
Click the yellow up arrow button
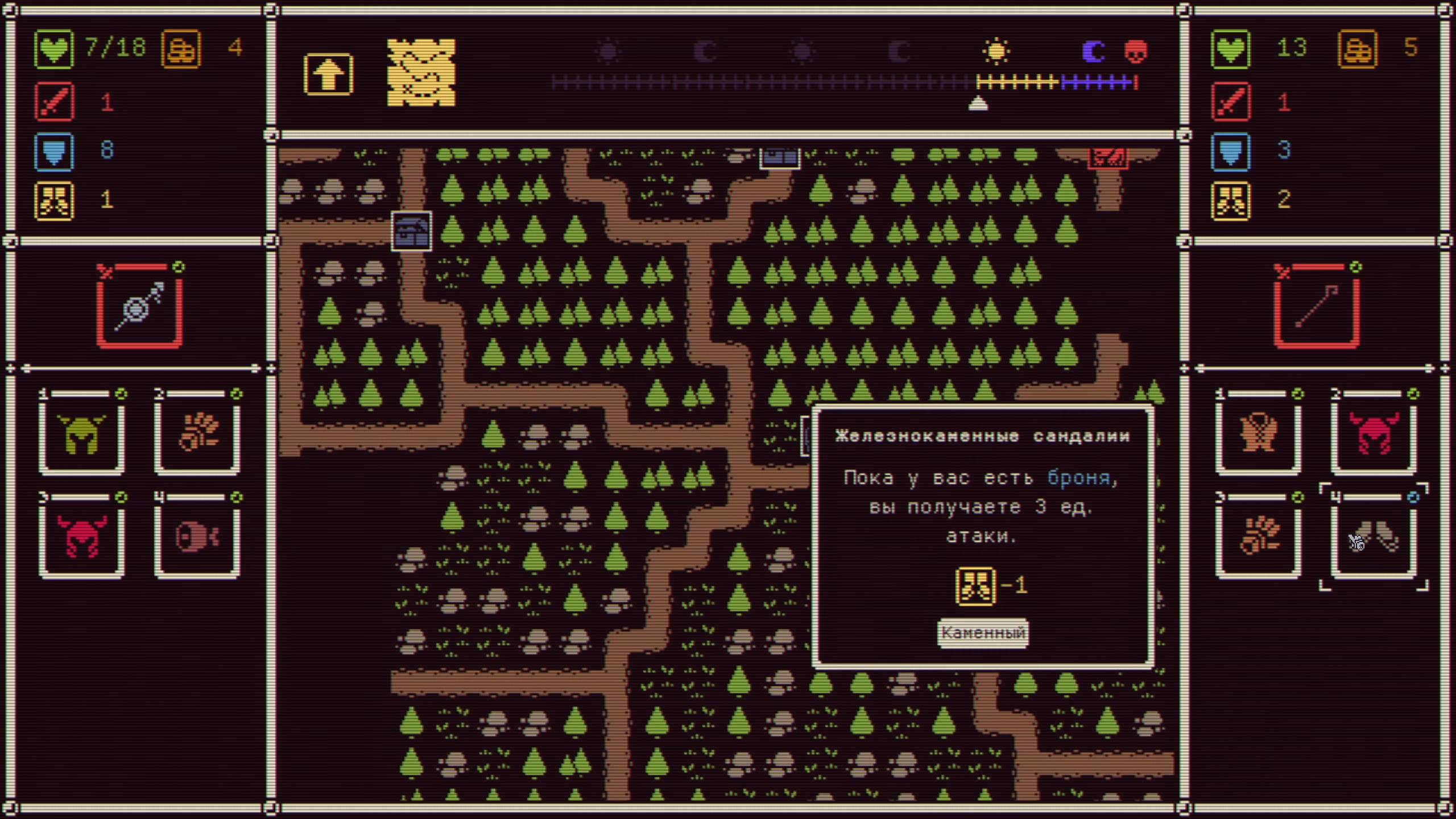pos(328,74)
